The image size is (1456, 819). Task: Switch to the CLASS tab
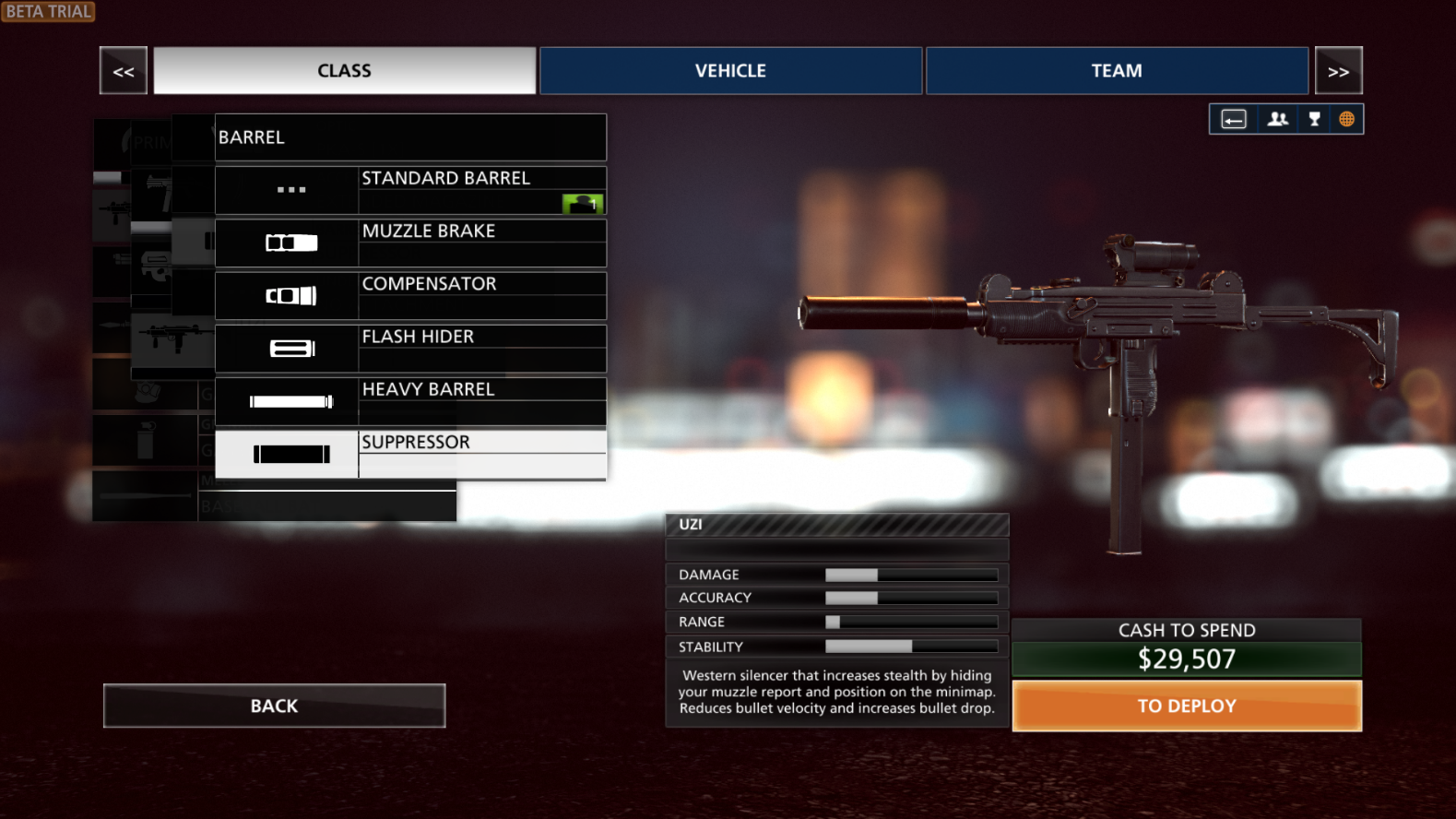pyautogui.click(x=344, y=71)
